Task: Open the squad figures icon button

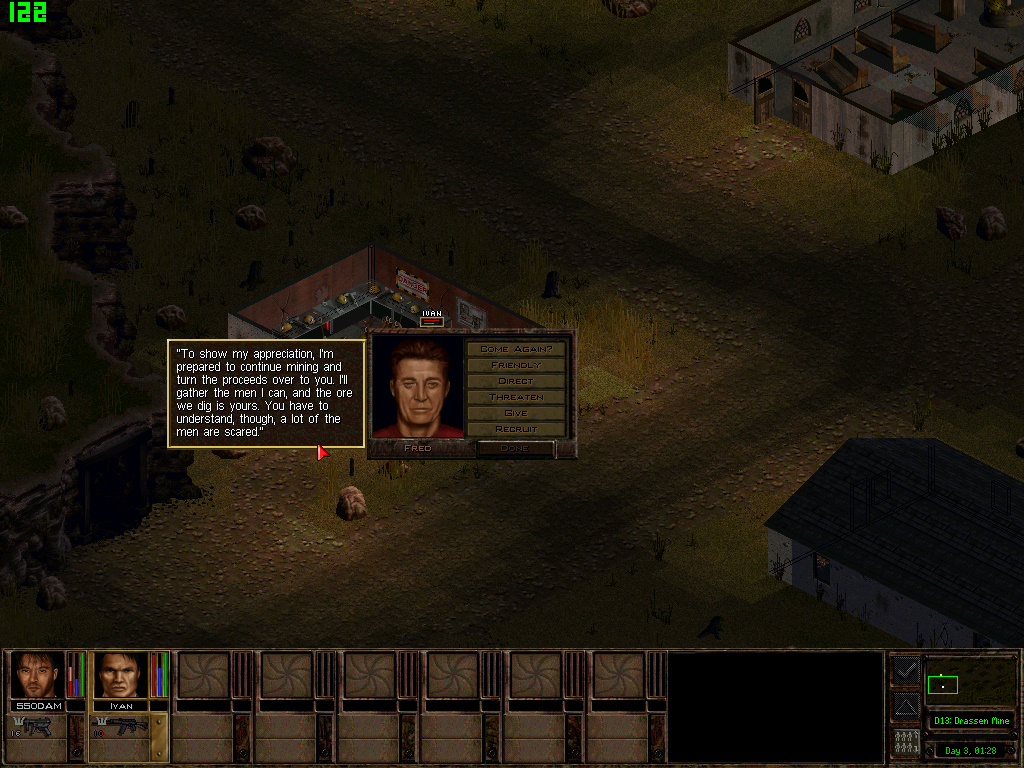Action: click(x=906, y=743)
